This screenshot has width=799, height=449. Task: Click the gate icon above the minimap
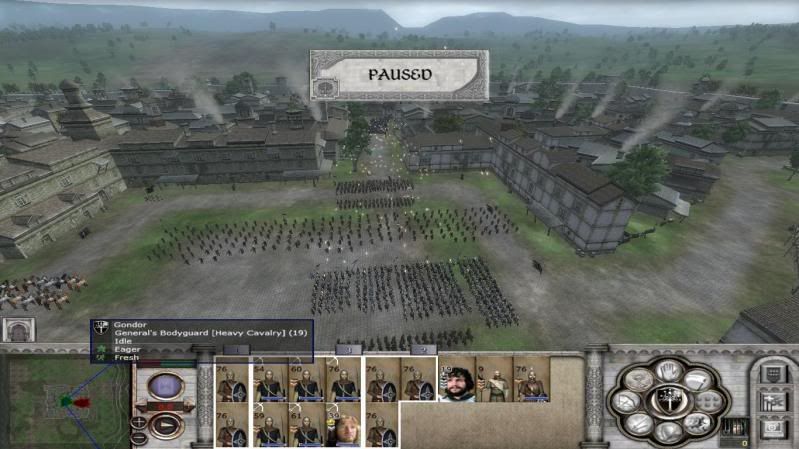click(18, 329)
